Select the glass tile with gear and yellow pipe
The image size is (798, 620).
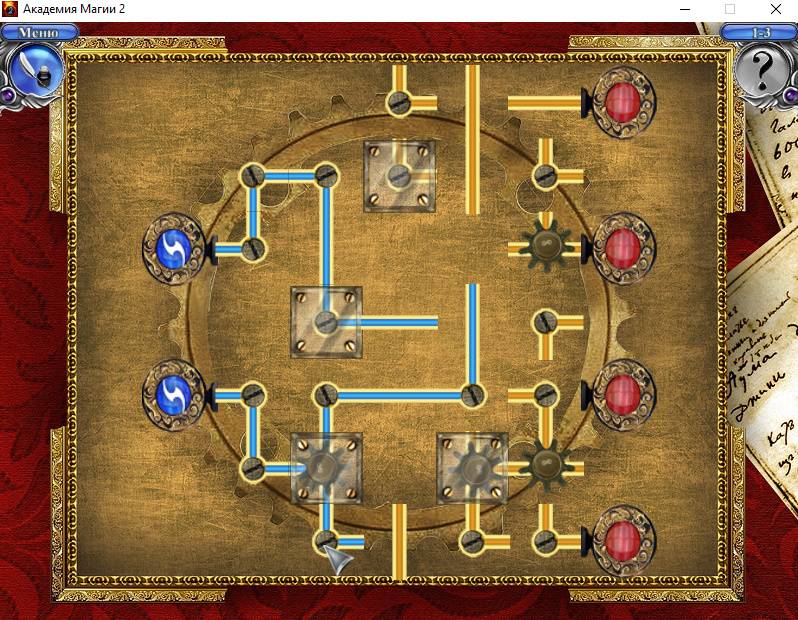[472, 467]
